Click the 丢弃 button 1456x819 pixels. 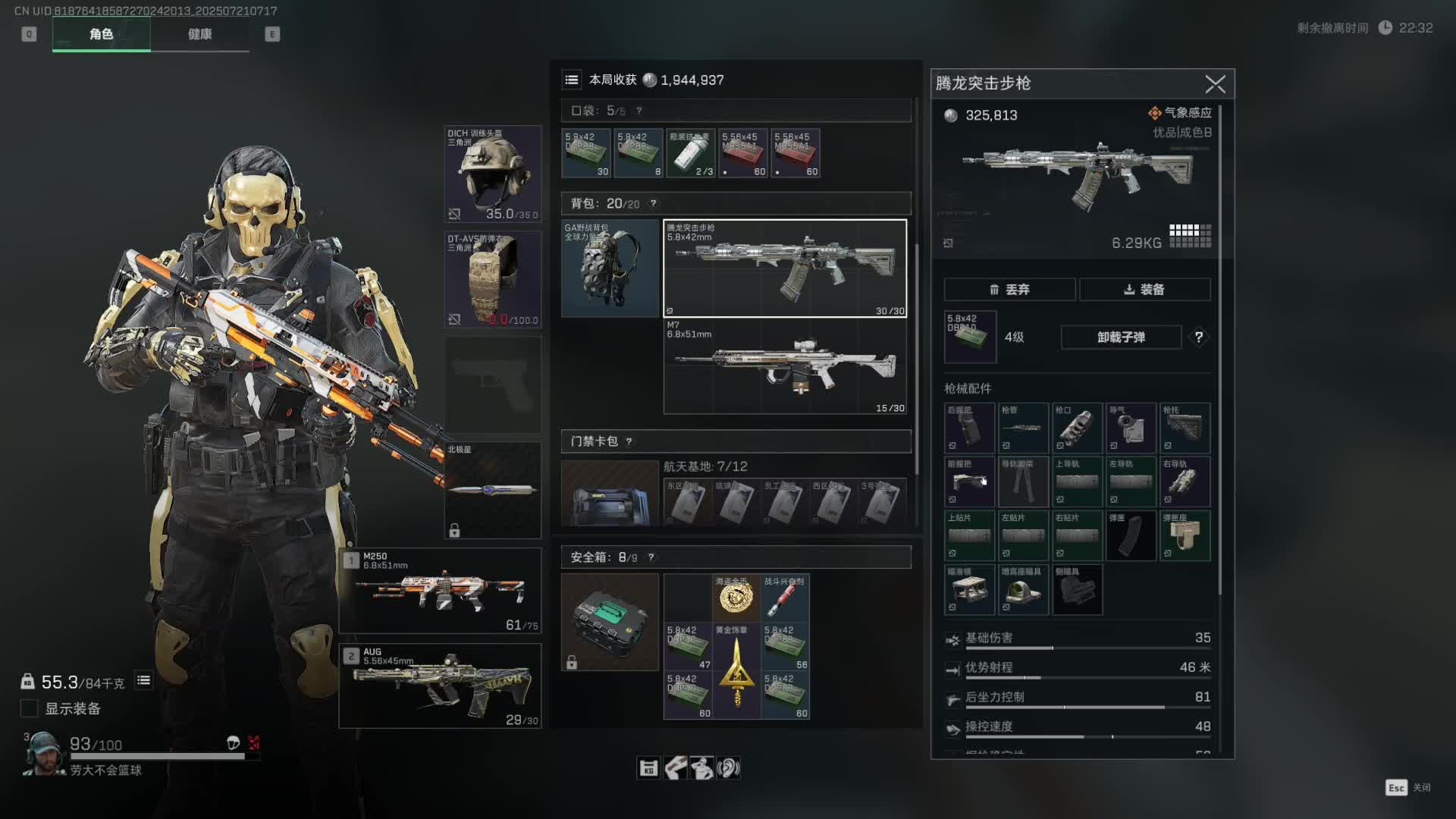coord(1009,290)
